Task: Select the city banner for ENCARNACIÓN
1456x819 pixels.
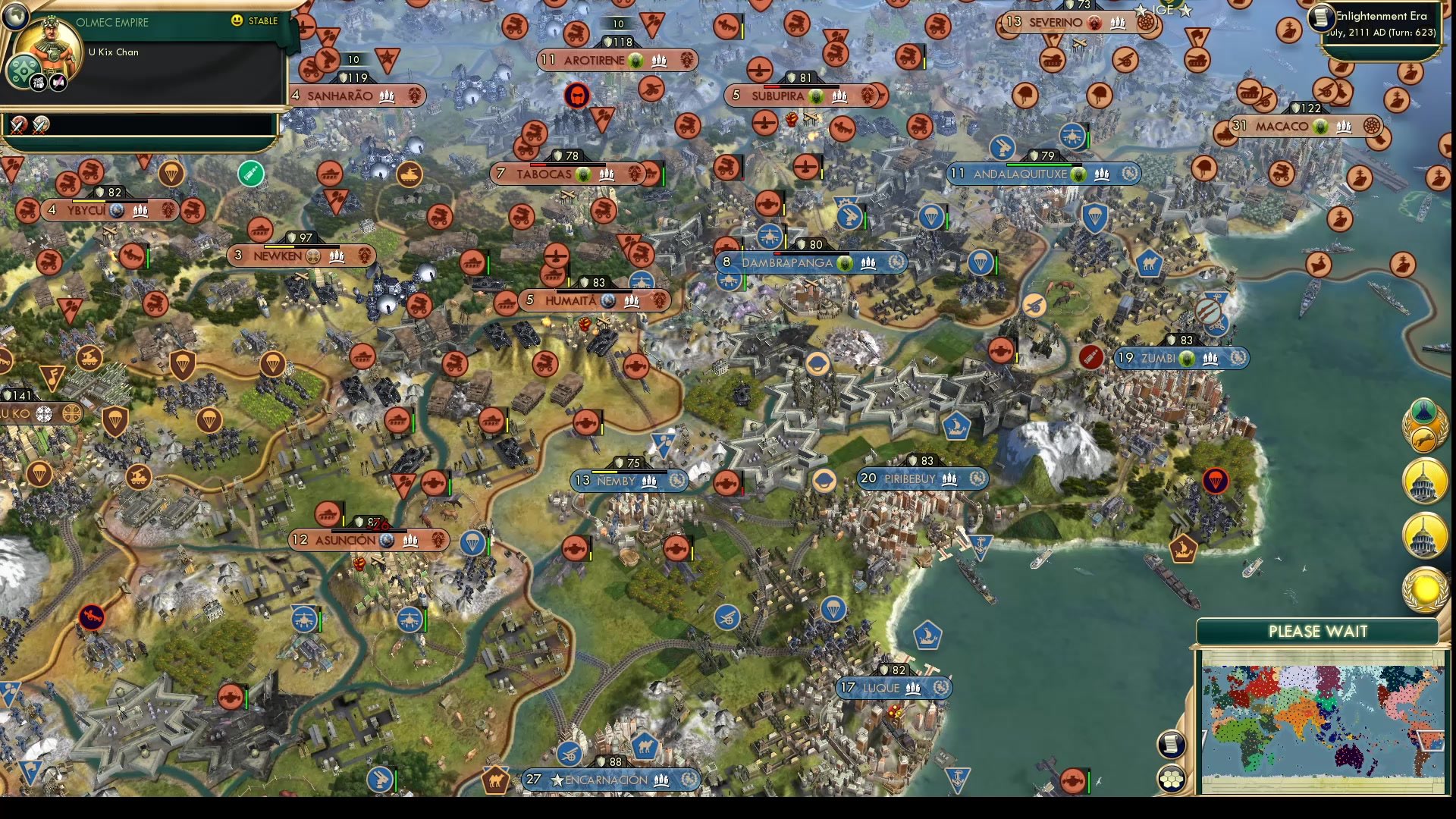Action: coord(610,779)
